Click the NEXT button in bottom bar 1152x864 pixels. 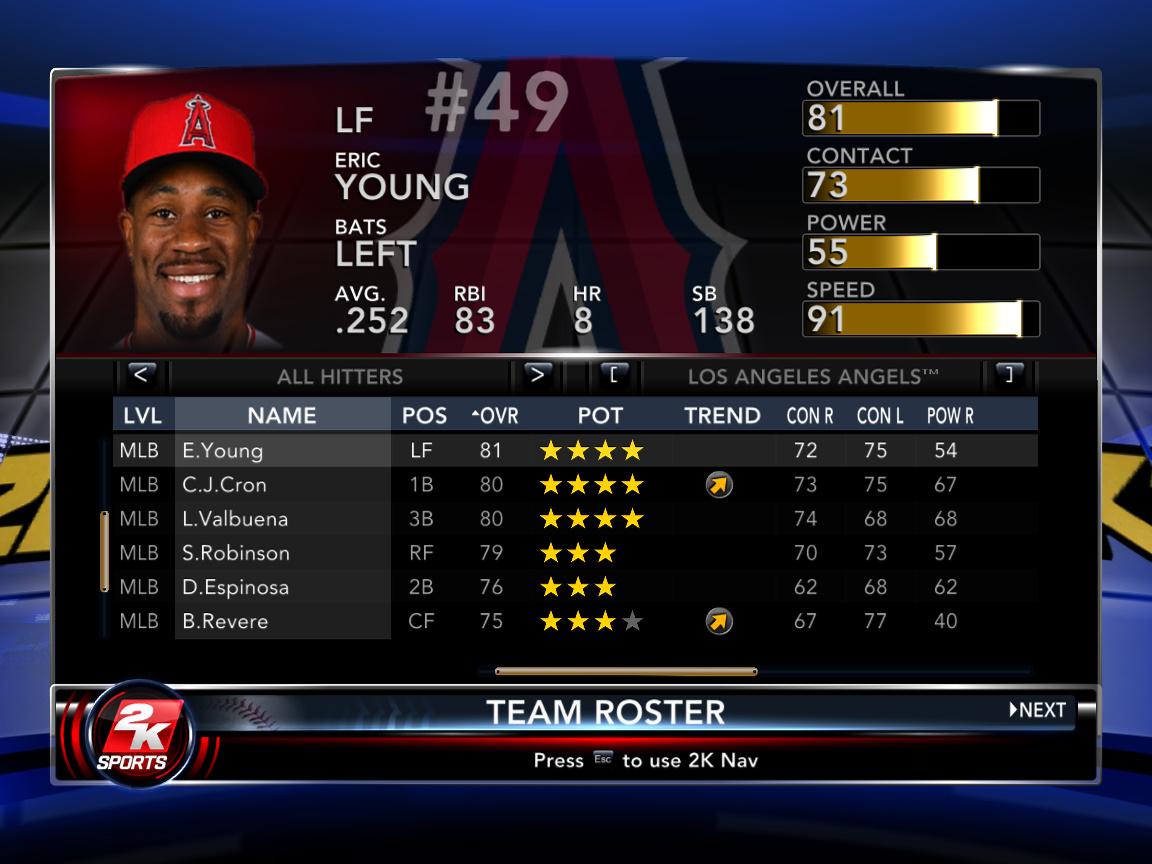(x=1038, y=710)
